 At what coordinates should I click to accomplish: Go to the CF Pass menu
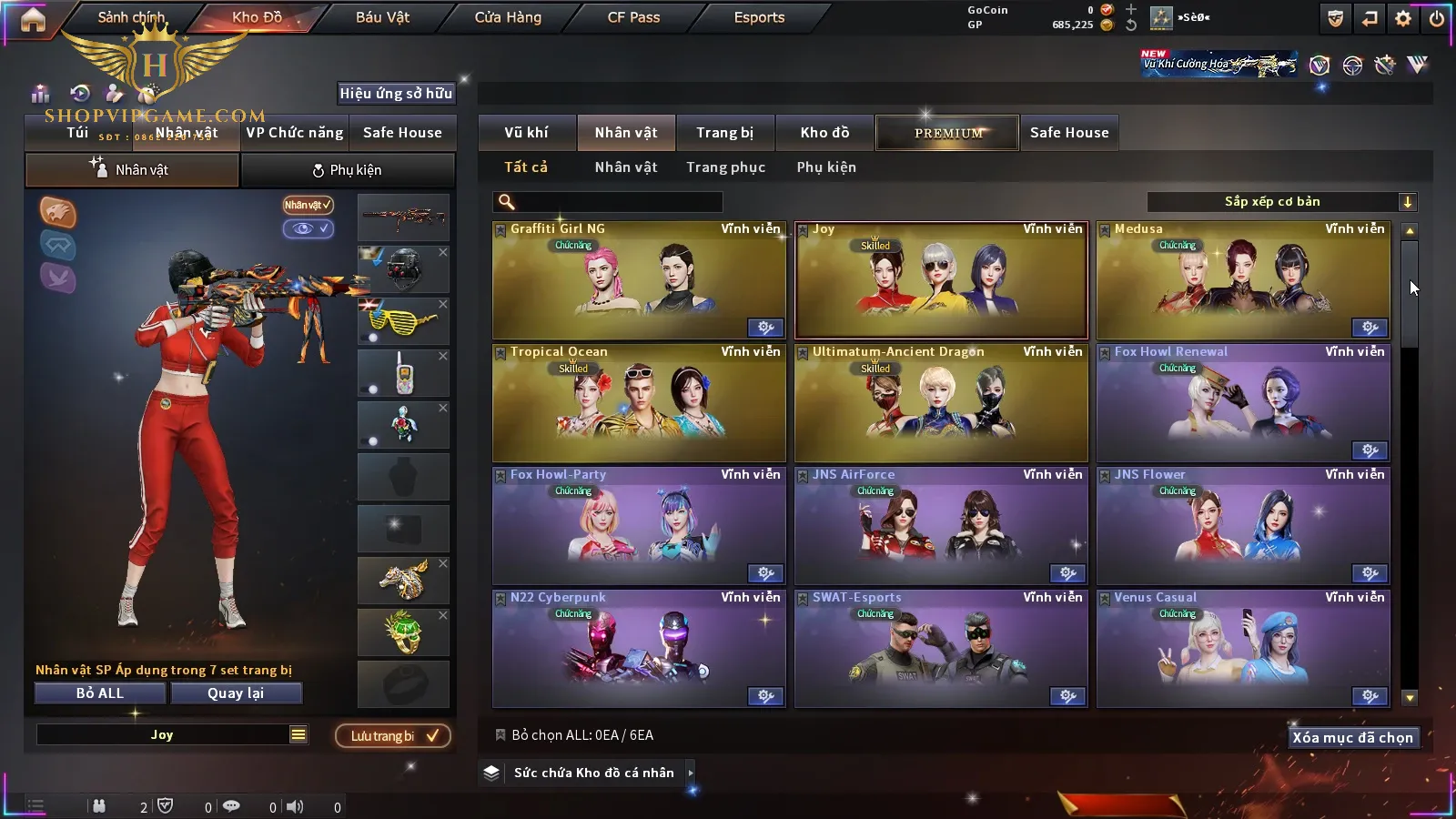tap(633, 17)
